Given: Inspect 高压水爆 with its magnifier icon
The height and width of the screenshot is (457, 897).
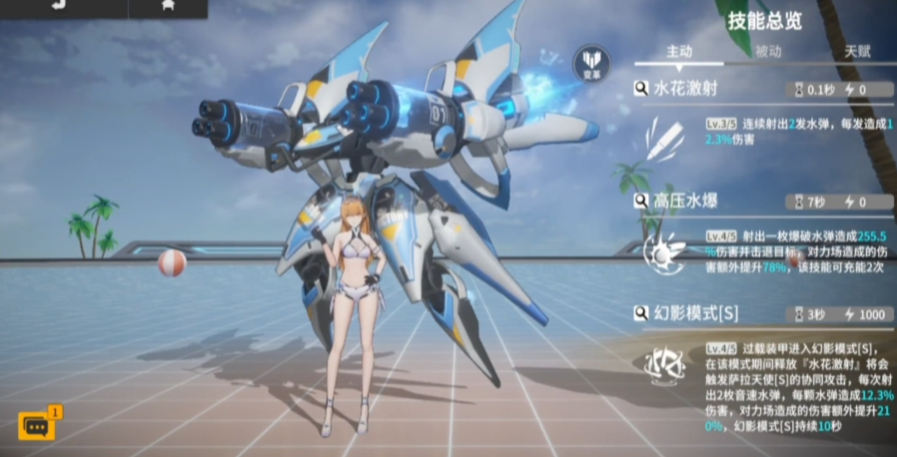Looking at the screenshot, I should [642, 201].
